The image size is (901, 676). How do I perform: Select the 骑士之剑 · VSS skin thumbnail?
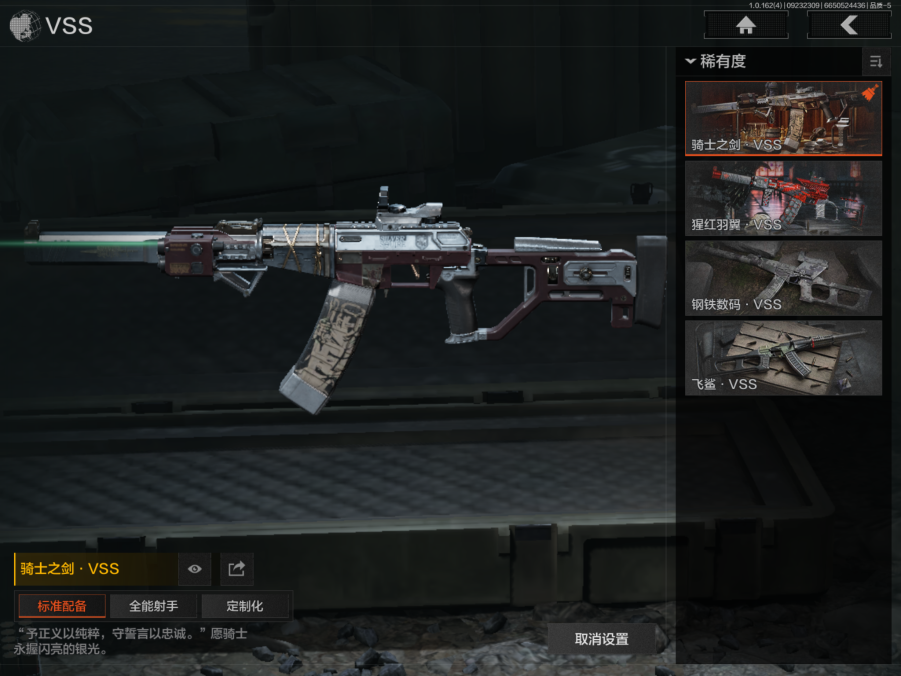pyautogui.click(x=783, y=118)
